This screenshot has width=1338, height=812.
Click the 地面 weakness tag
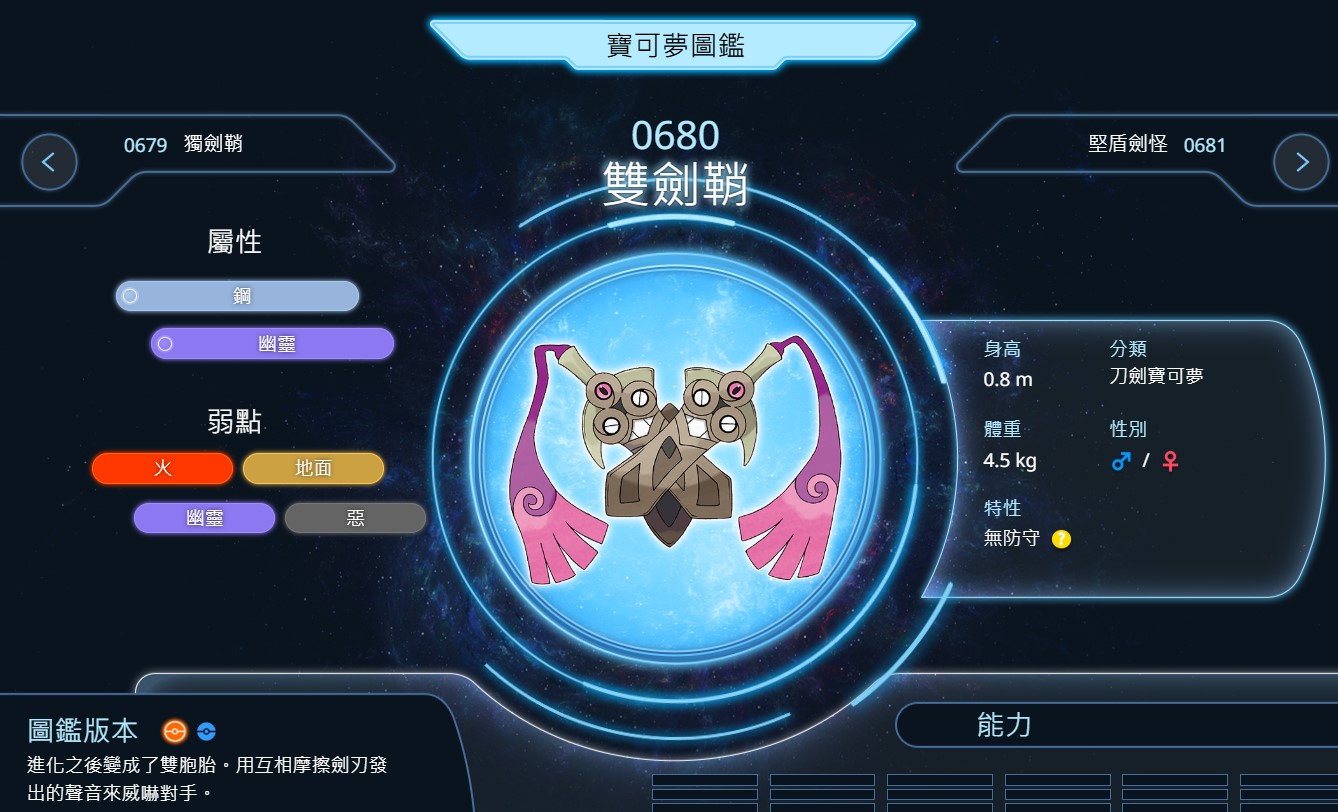pyautogui.click(x=313, y=468)
